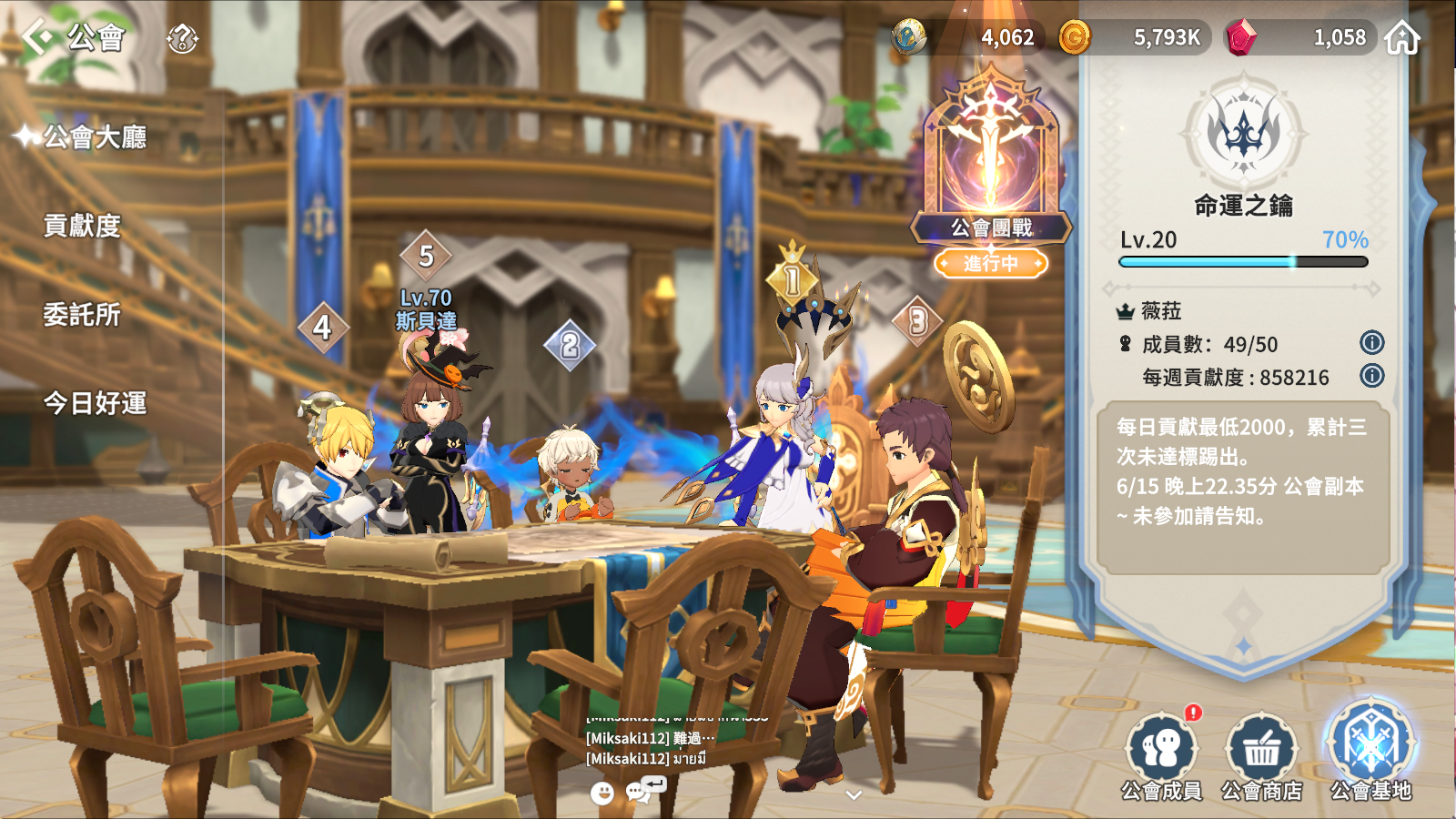The height and width of the screenshot is (819, 1456).
Task: Open the 公會商店 guild shop
Action: (1261, 757)
